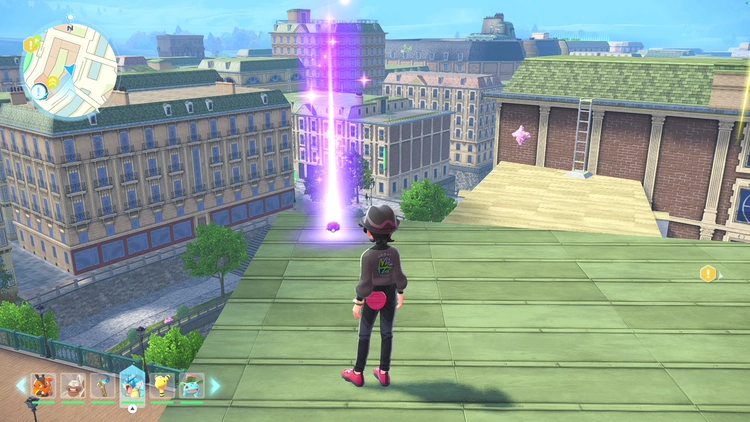The image size is (750, 422).
Task: Select the green flower-backed Pokémon party slot
Action: (191, 385)
